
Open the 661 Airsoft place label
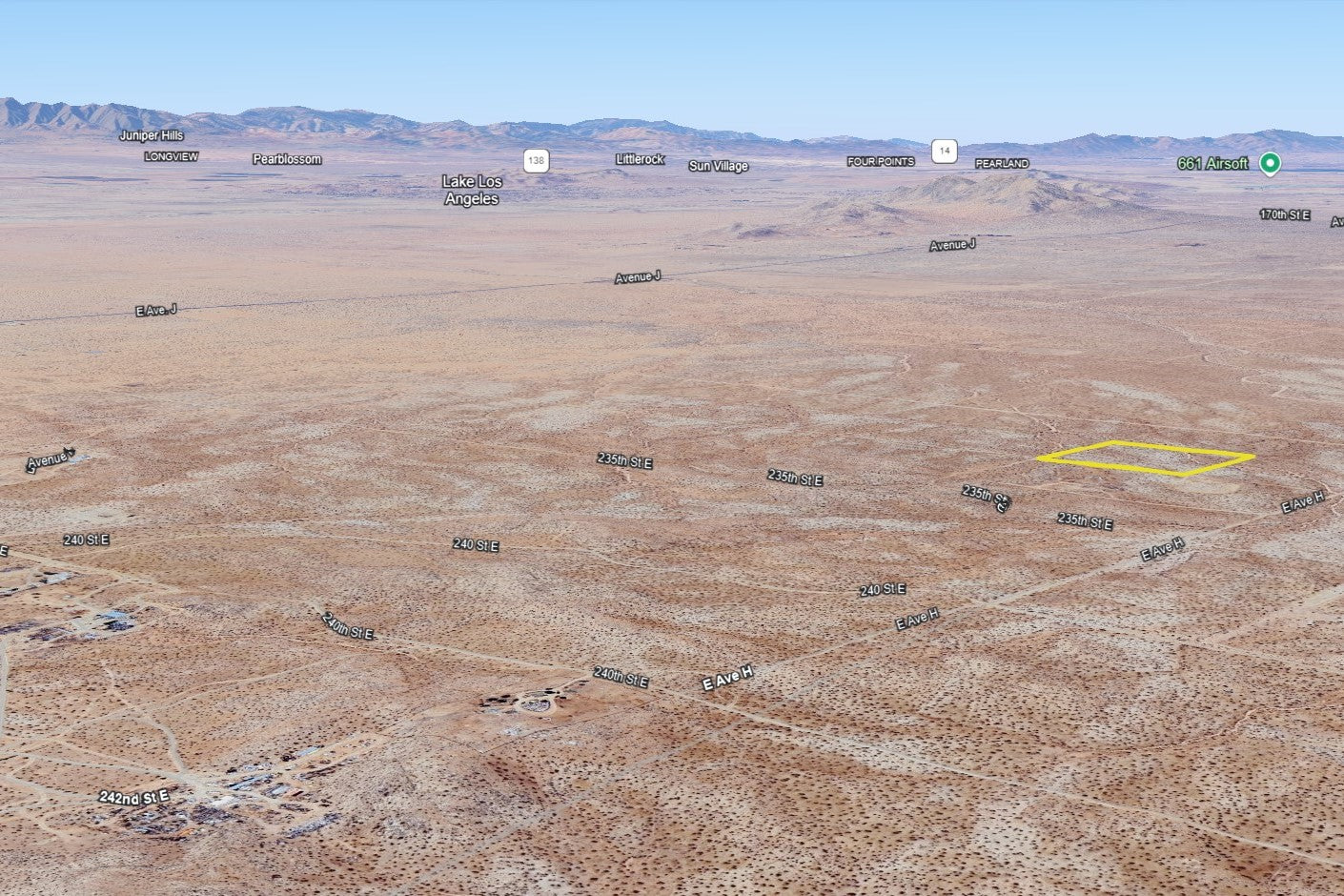point(1212,164)
